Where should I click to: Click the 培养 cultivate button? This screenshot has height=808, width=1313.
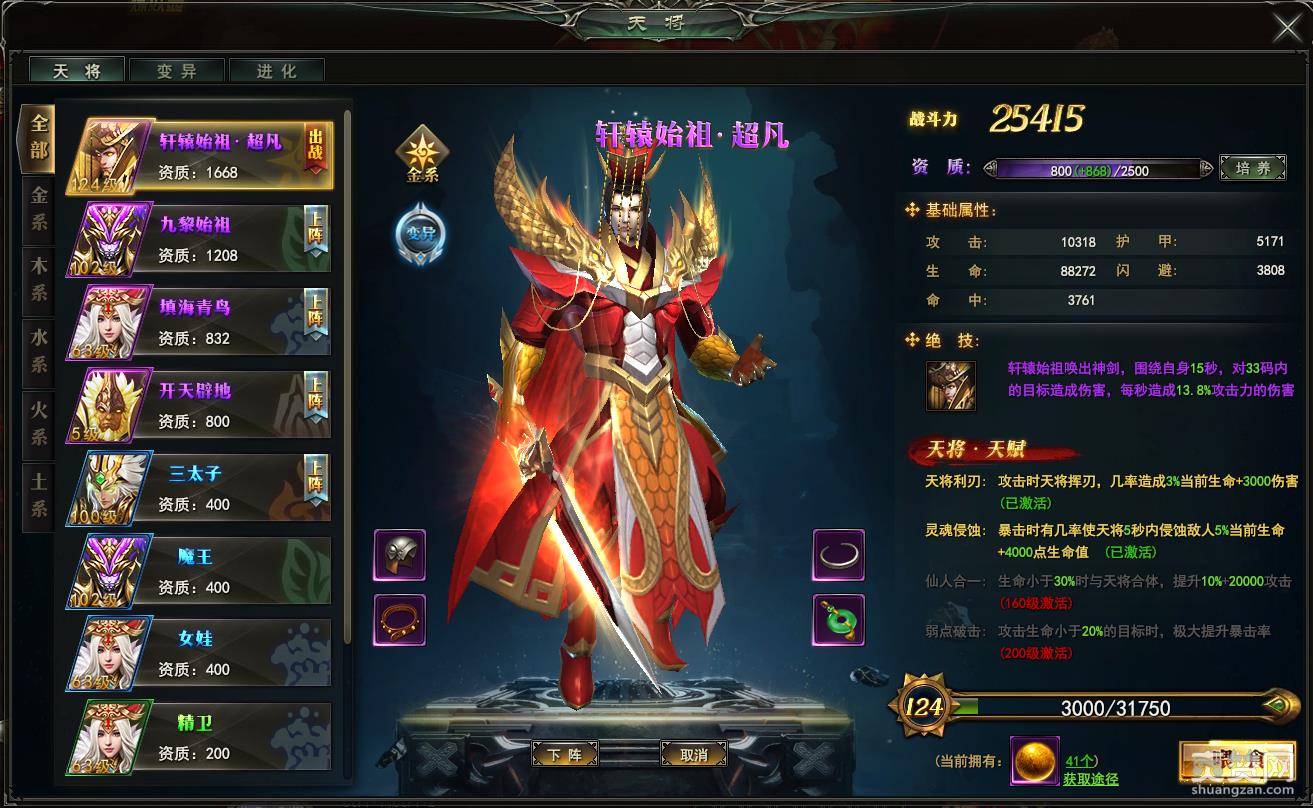(1252, 169)
